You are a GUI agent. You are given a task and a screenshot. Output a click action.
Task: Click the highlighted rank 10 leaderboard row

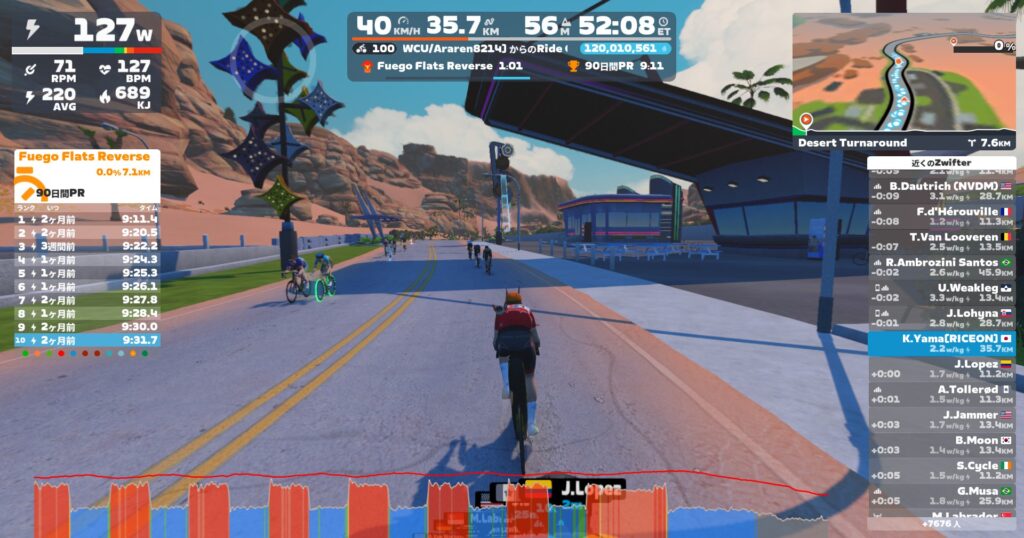pyautogui.click(x=86, y=340)
